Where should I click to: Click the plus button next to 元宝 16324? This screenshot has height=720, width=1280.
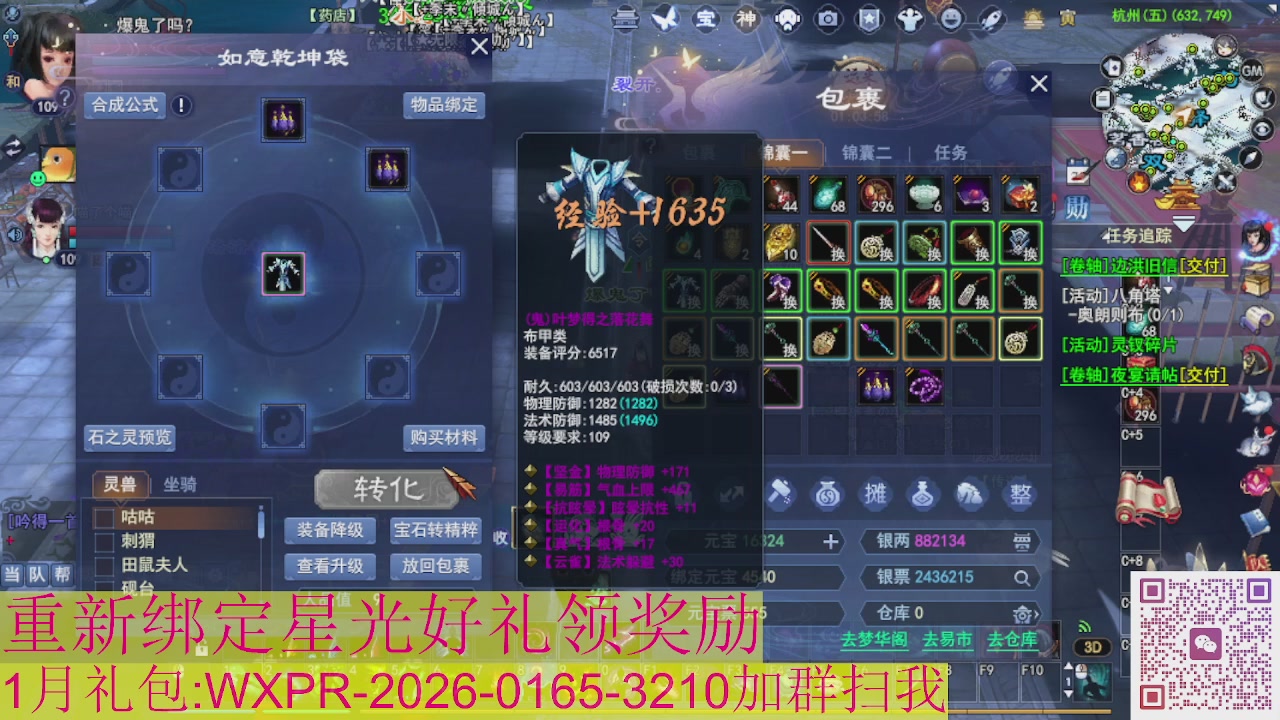coord(830,541)
